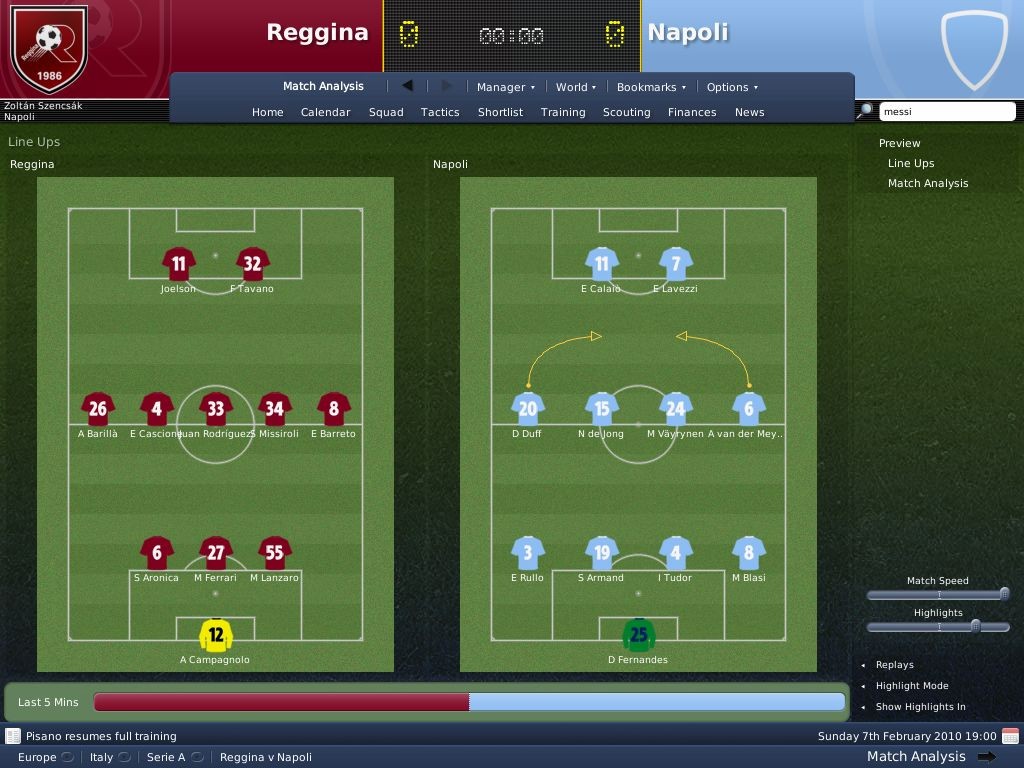Open the Options dropdown menu
Viewport: 1024px width, 768px height.
point(732,87)
